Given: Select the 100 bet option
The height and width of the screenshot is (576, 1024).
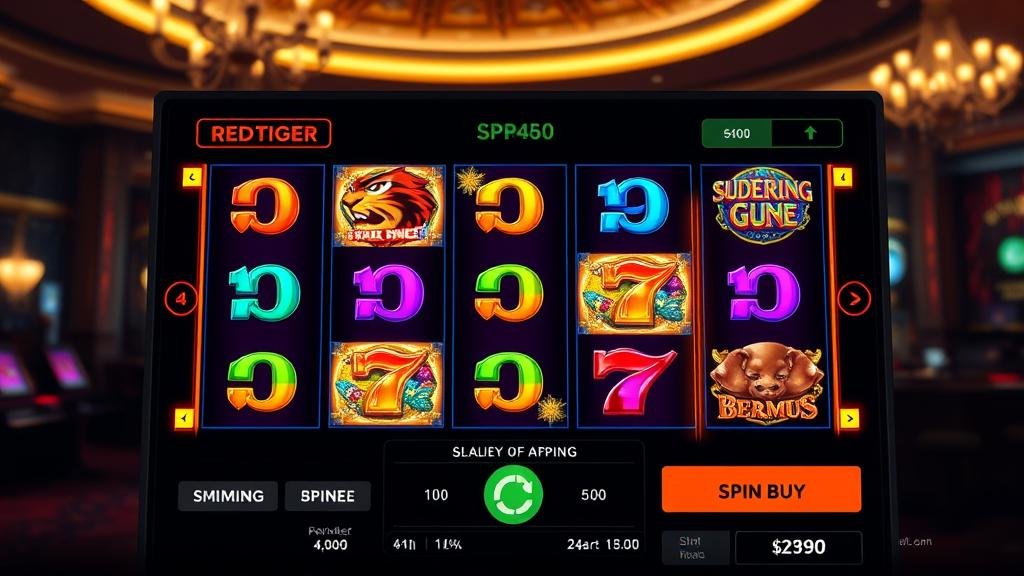Looking at the screenshot, I should pyautogui.click(x=436, y=495).
